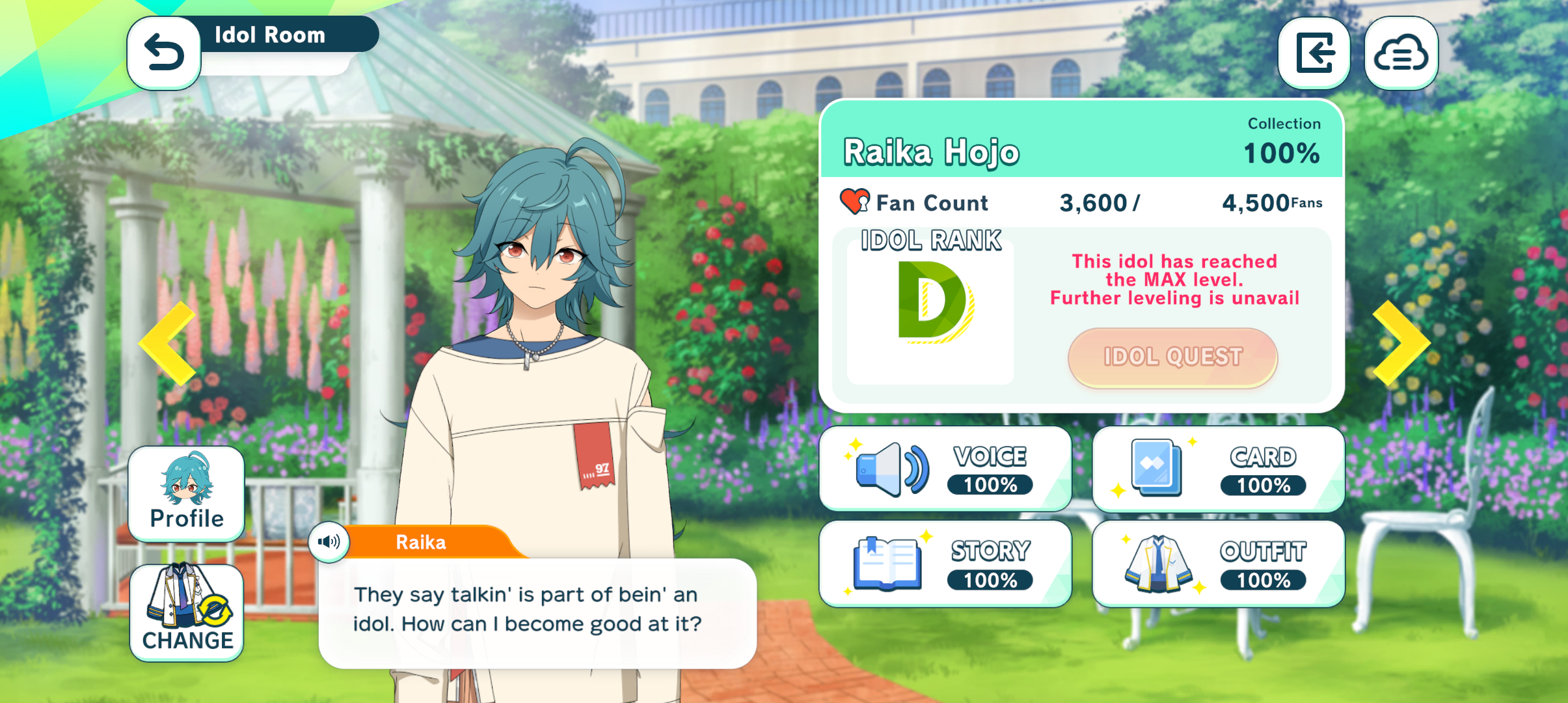Replay Raika's voice line with the speaker icon
Image resolution: width=1568 pixels, height=703 pixels.
pyautogui.click(x=329, y=542)
